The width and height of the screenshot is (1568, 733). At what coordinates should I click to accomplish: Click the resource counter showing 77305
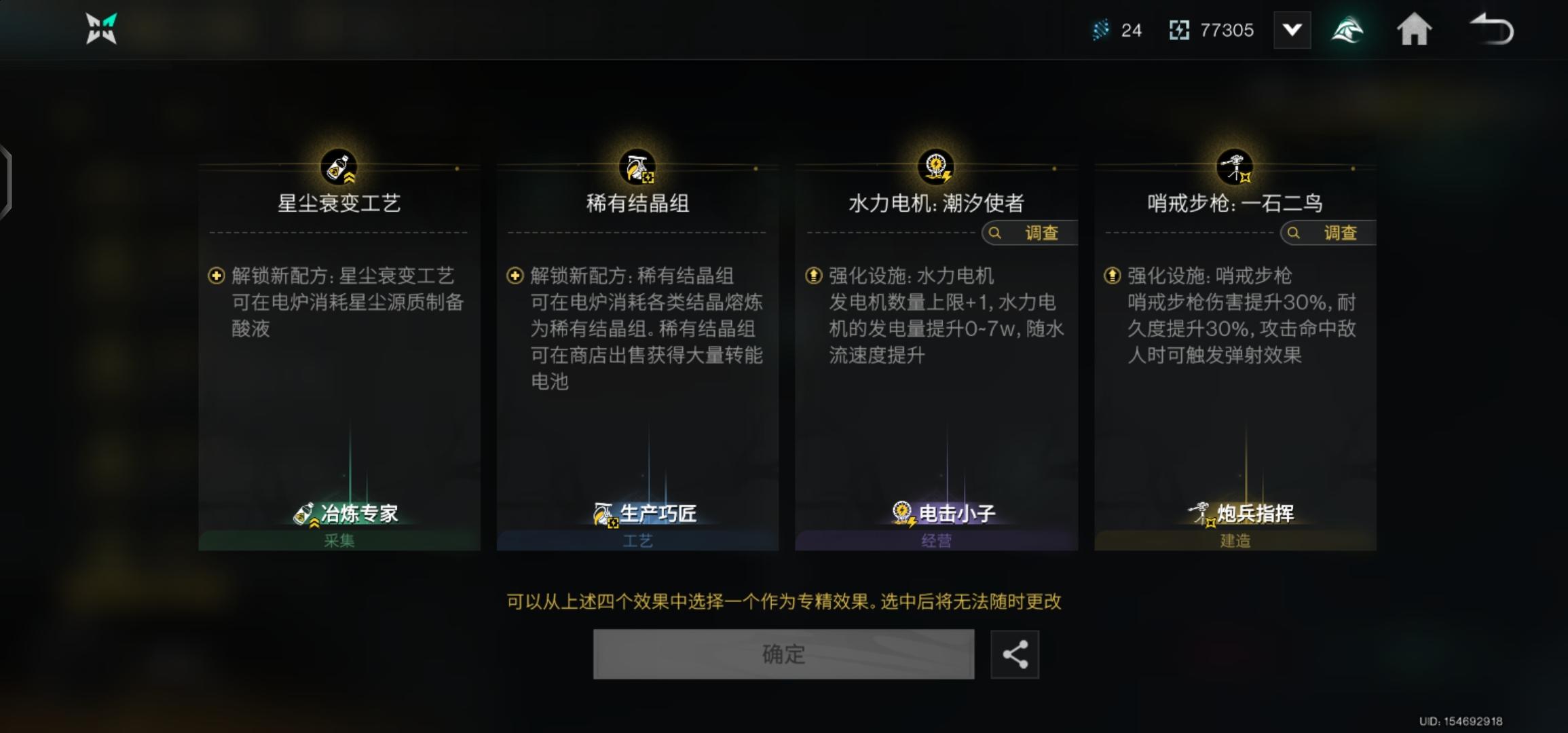[1212, 29]
